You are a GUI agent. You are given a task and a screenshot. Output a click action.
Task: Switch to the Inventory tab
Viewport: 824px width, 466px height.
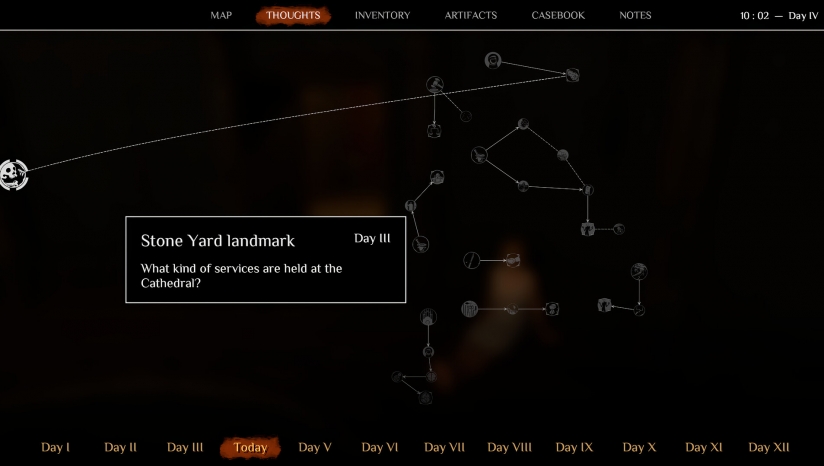coord(382,16)
